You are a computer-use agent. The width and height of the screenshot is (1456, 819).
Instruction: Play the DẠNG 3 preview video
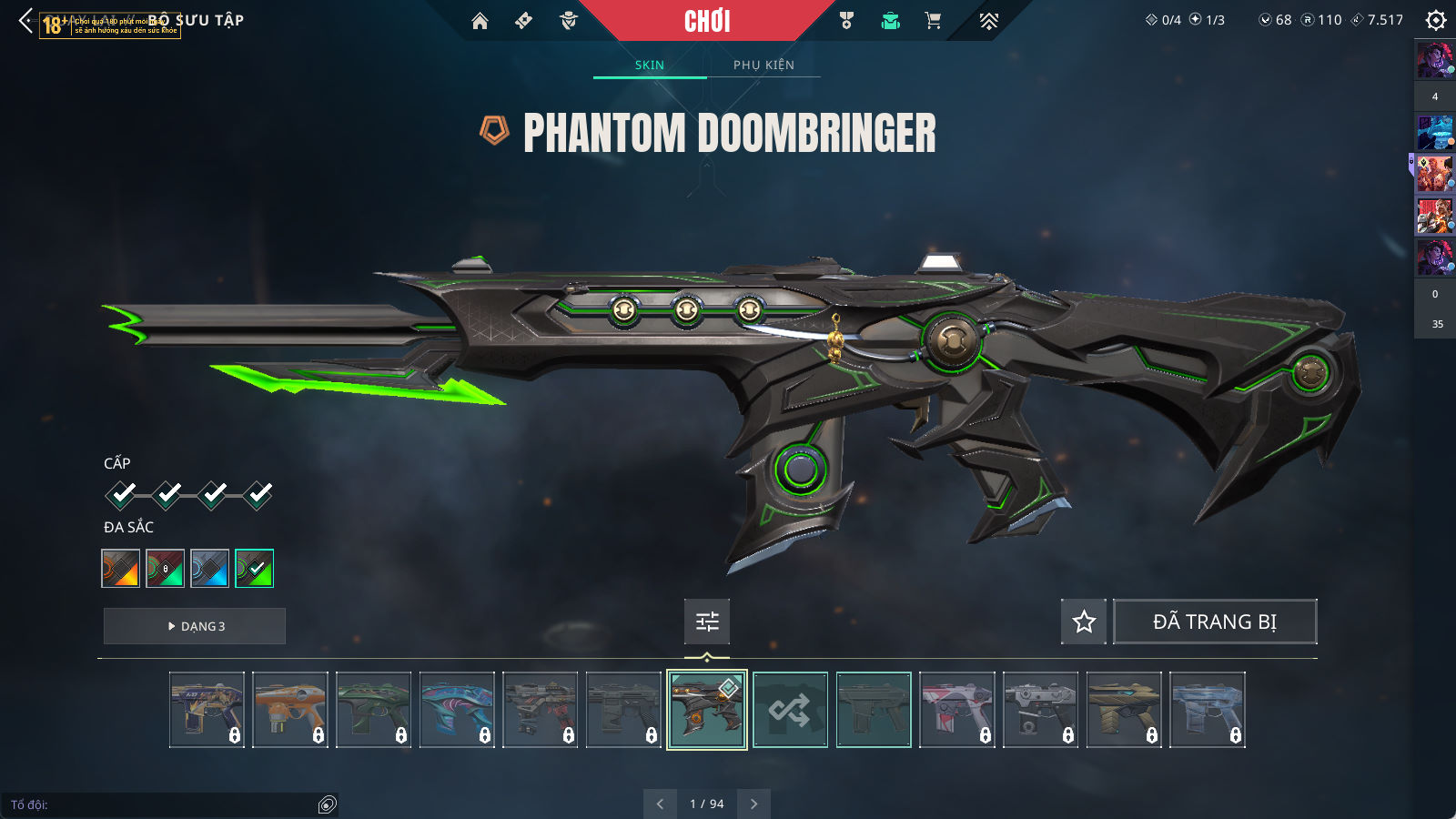click(x=195, y=626)
